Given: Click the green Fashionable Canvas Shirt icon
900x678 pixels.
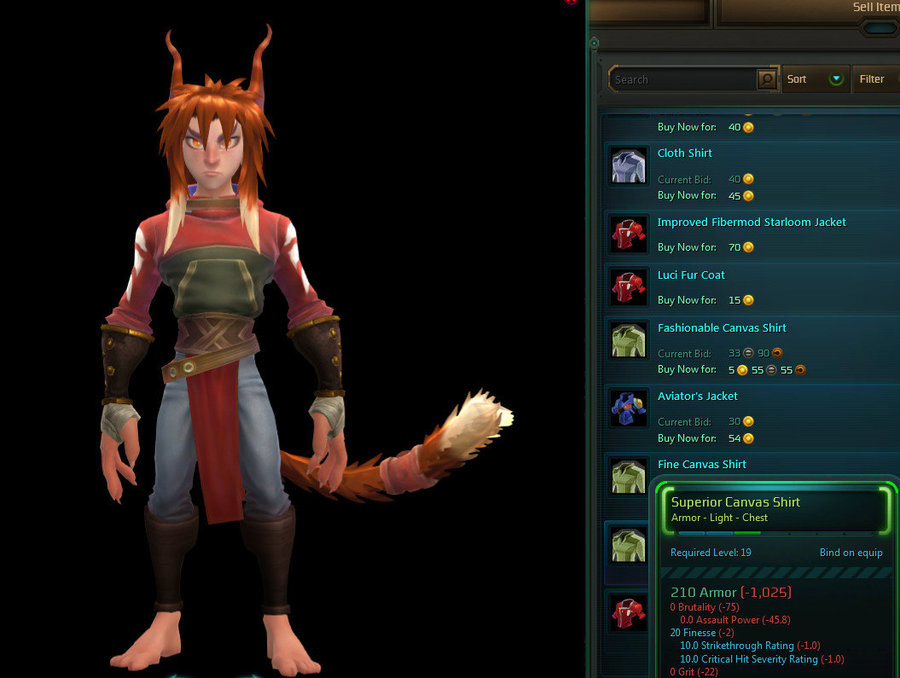Looking at the screenshot, I should tap(628, 341).
